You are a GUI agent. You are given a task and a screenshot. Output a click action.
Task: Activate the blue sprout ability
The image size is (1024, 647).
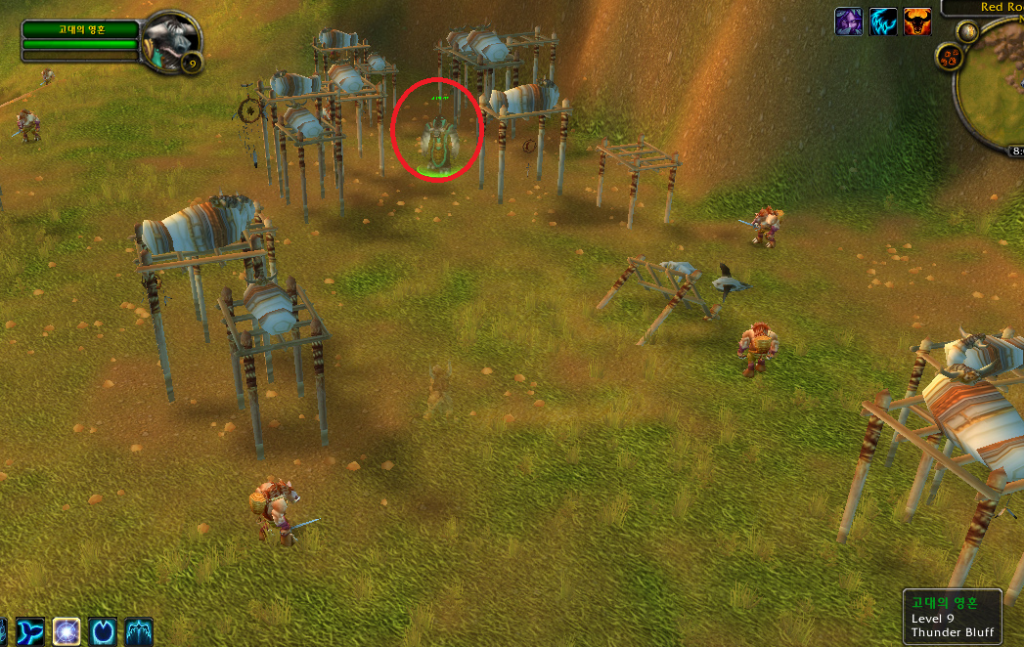(x=29, y=632)
